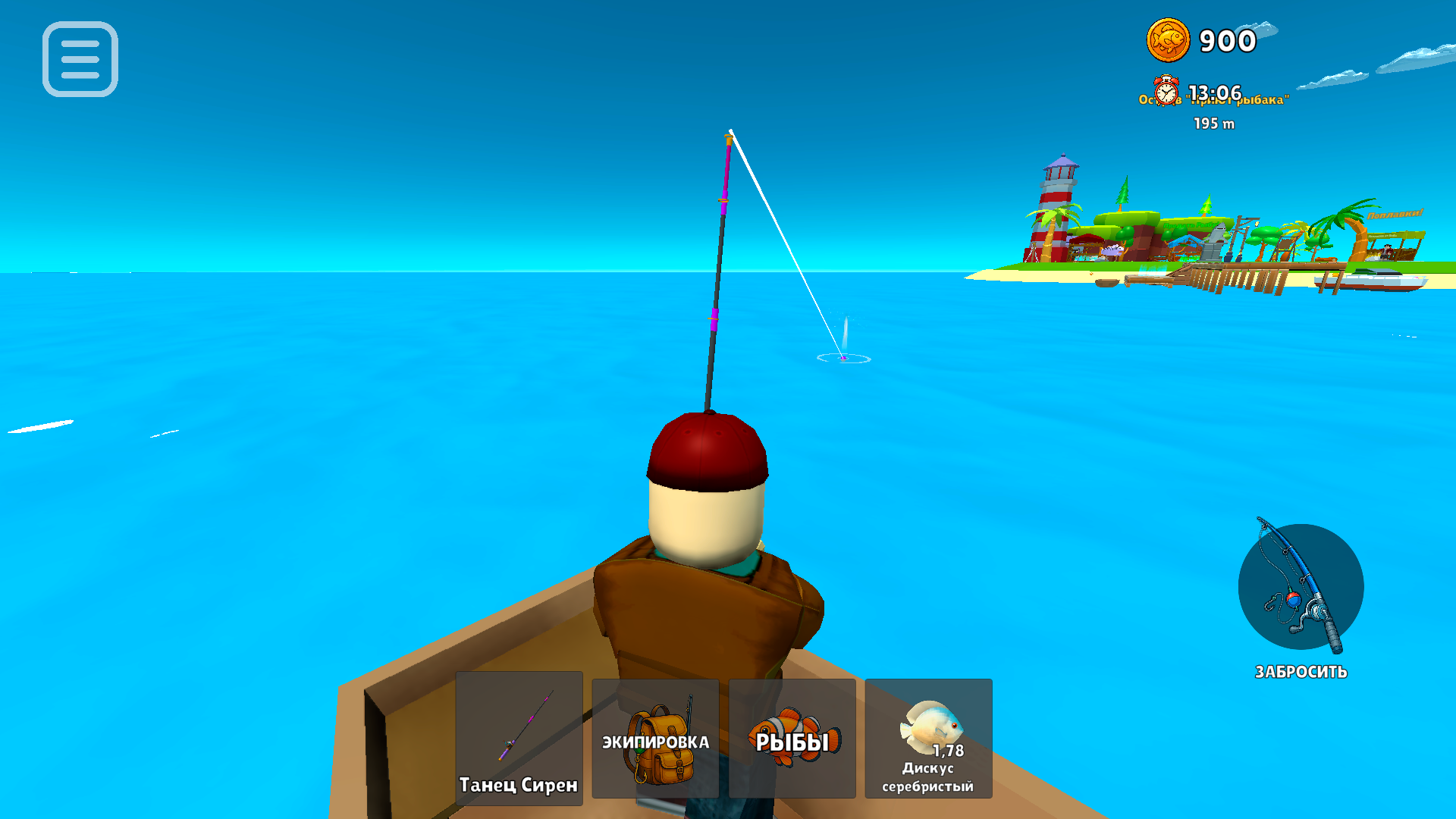Click the fishing rod icon above ЗАБРОСИТЬ
Viewport: 1456px width, 819px height.
click(1300, 588)
